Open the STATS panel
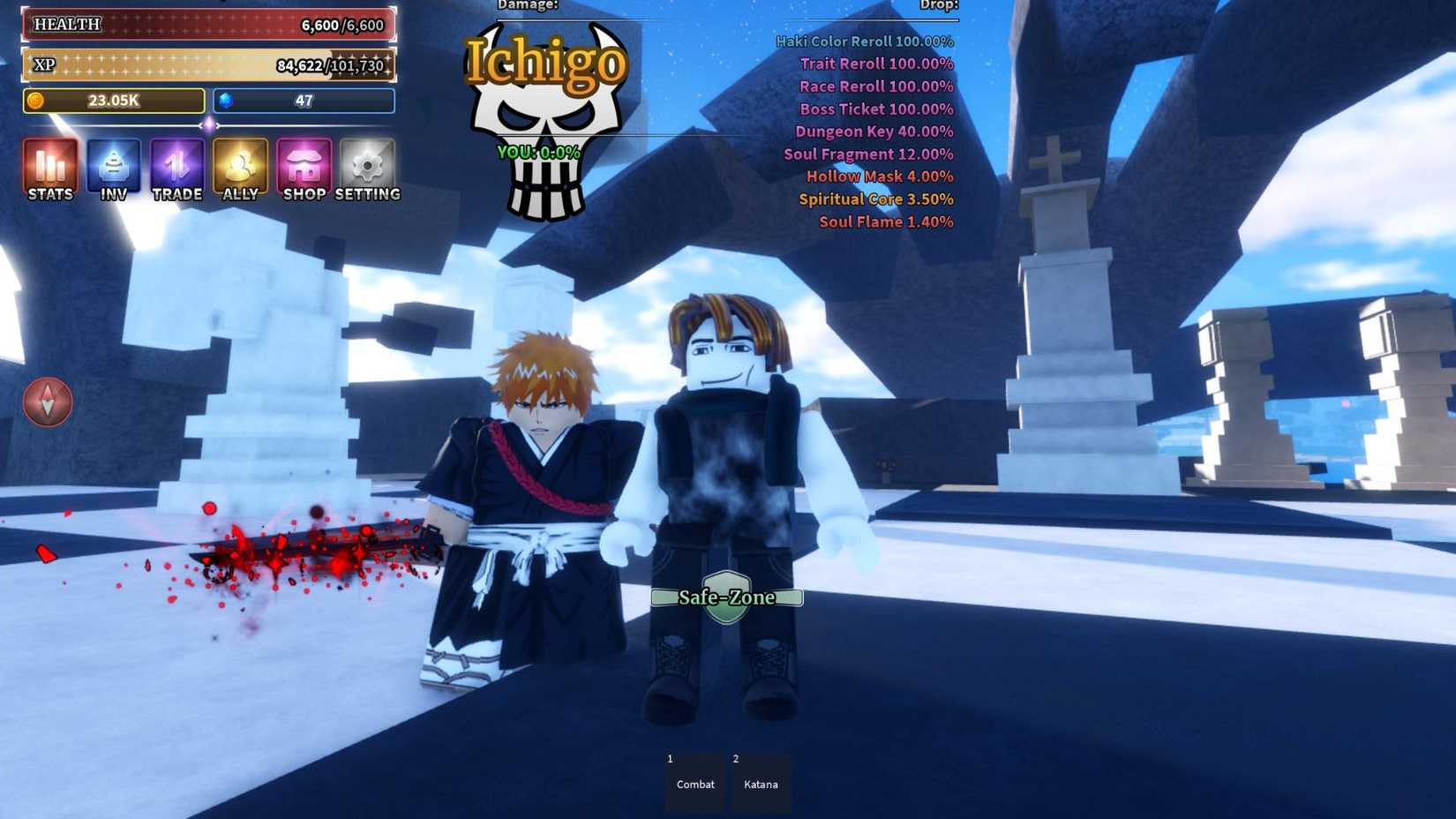The image size is (1456, 819). 49,168
